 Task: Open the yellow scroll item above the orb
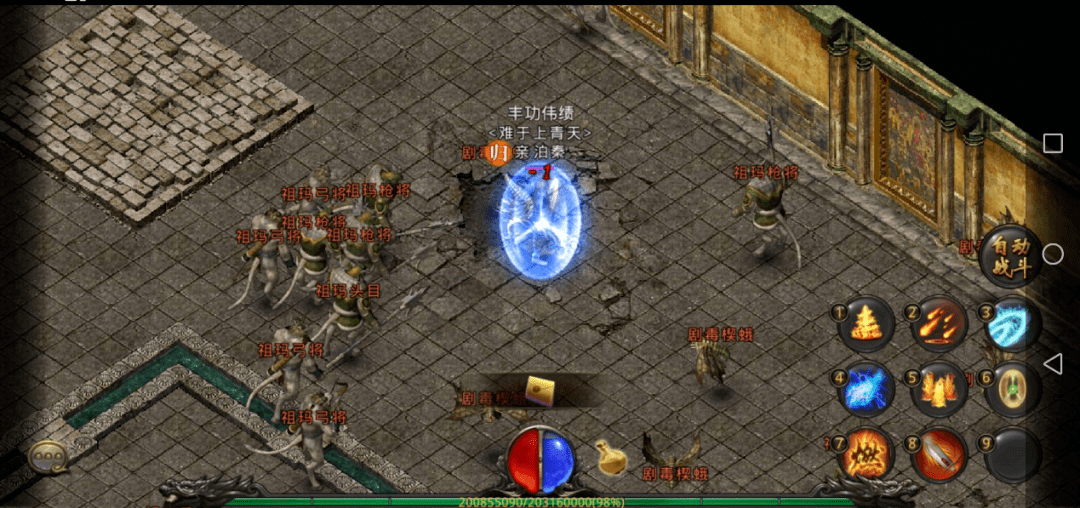[x=544, y=390]
